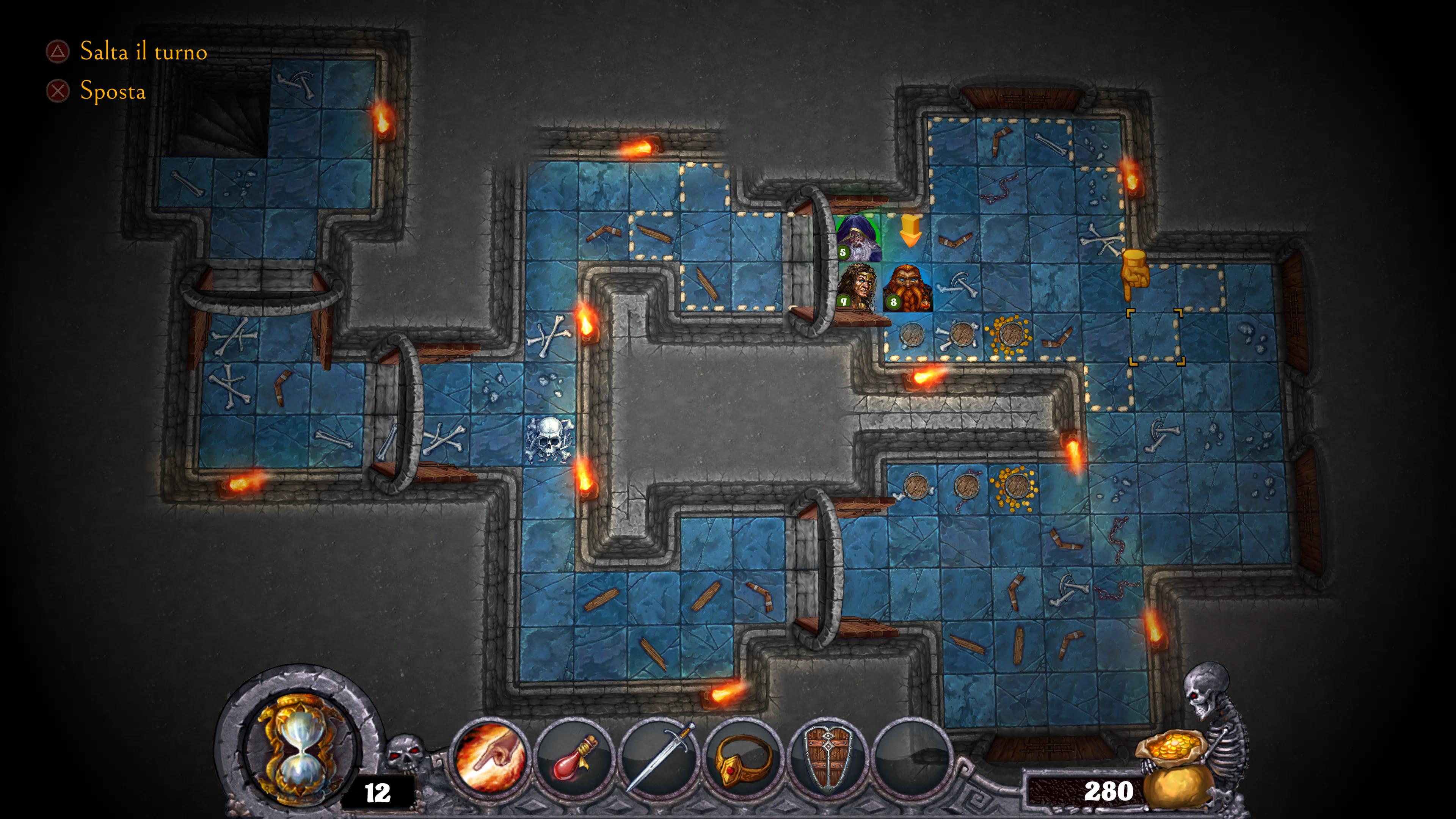The width and height of the screenshot is (1456, 819).
Task: Select the barbarian hero token
Action: click(x=857, y=288)
